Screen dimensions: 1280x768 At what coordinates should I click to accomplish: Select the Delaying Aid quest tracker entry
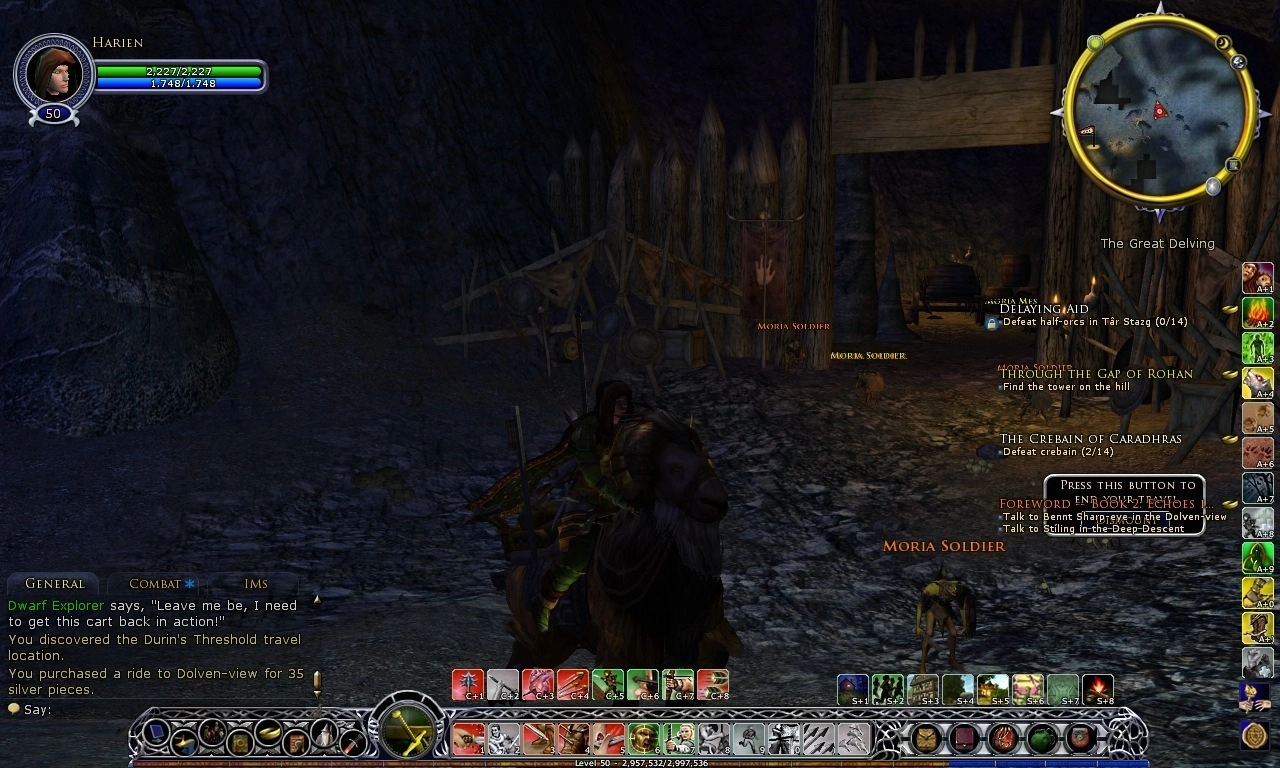click(x=1044, y=309)
